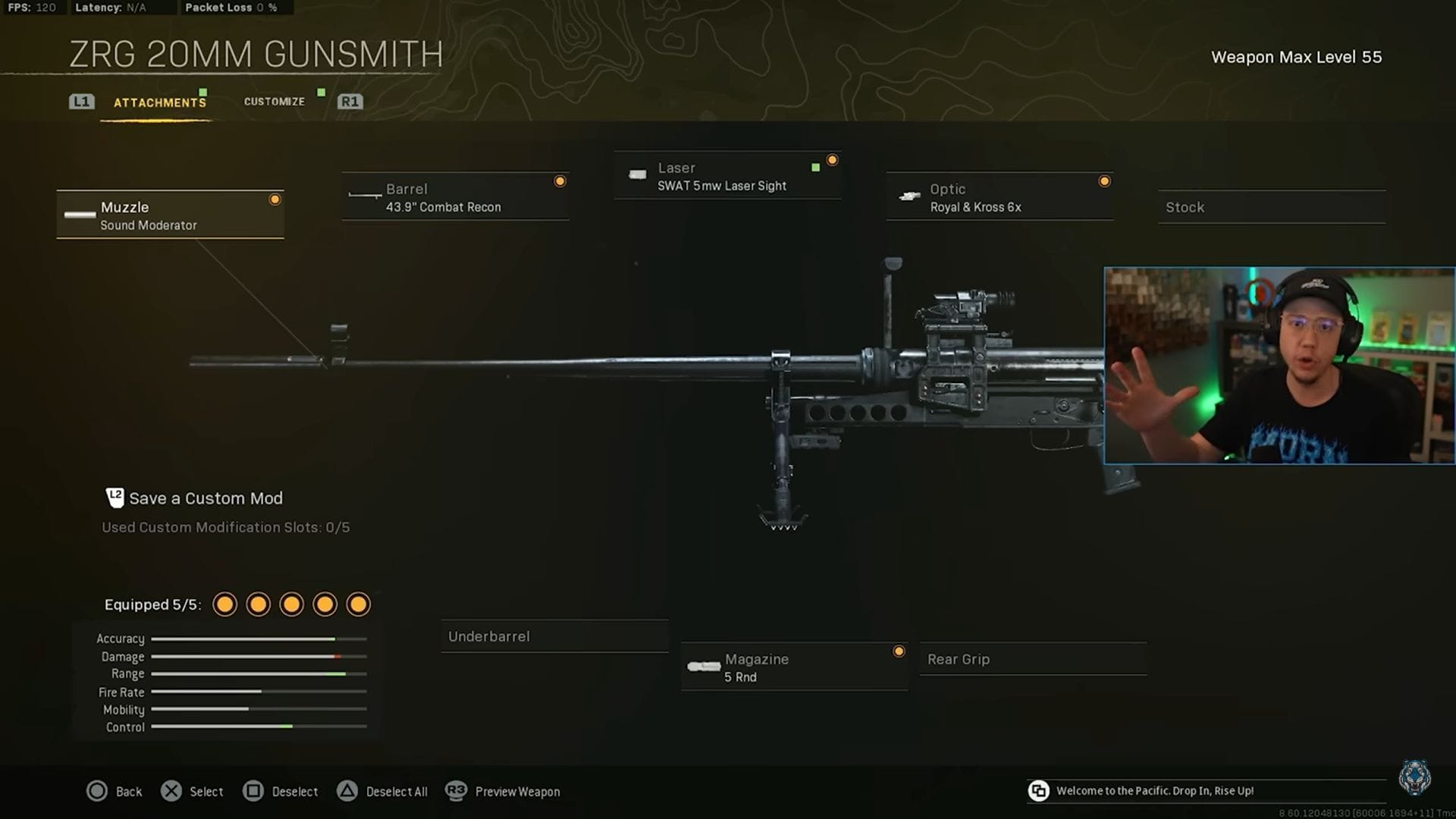The width and height of the screenshot is (1456, 819).
Task: Select the Attachments tab
Action: coord(159,102)
